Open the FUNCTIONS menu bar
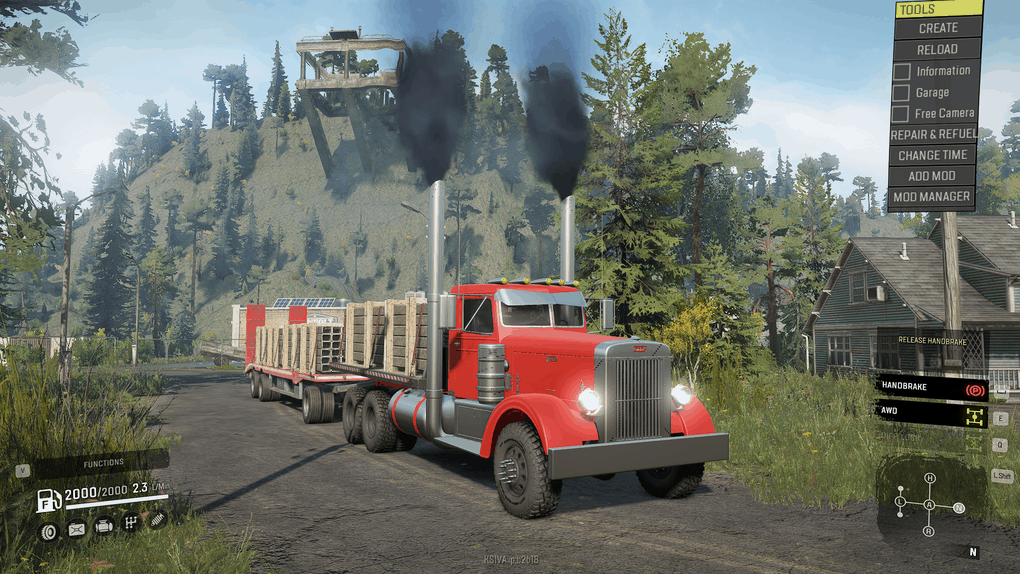The height and width of the screenshot is (574, 1020). pyautogui.click(x=103, y=463)
